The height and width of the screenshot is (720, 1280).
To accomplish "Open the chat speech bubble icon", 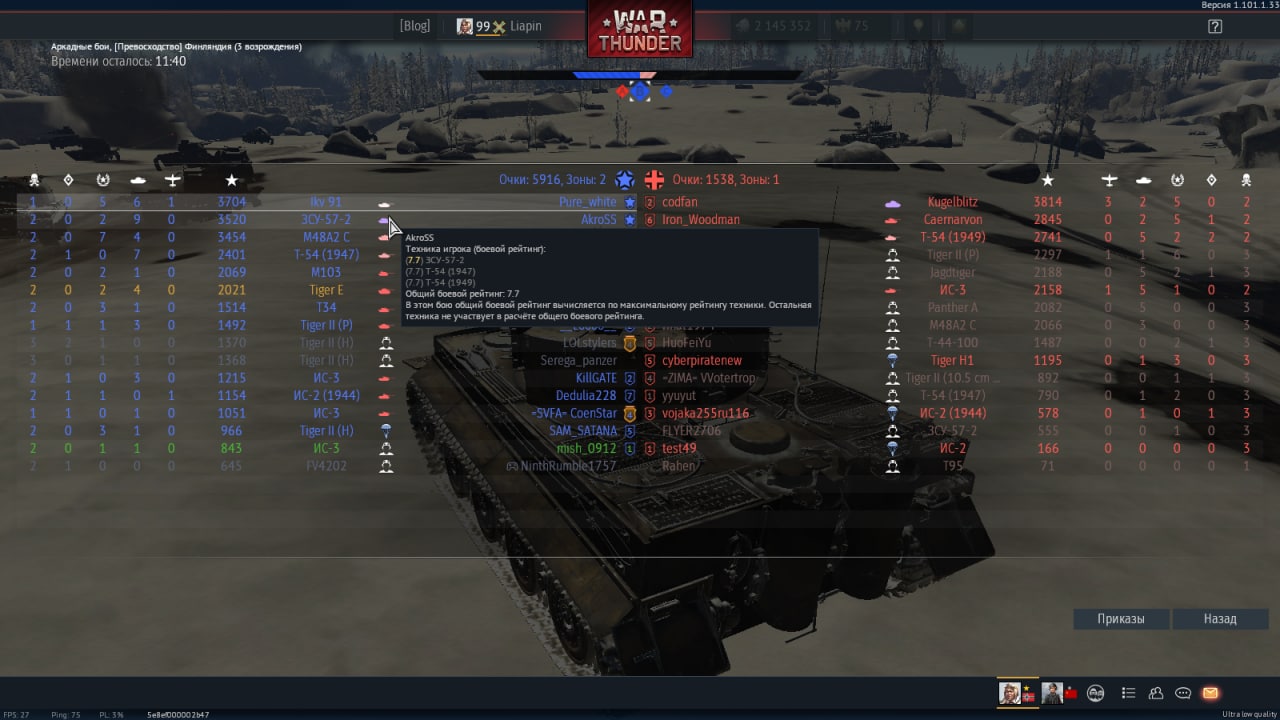I will pyautogui.click(x=1183, y=693).
